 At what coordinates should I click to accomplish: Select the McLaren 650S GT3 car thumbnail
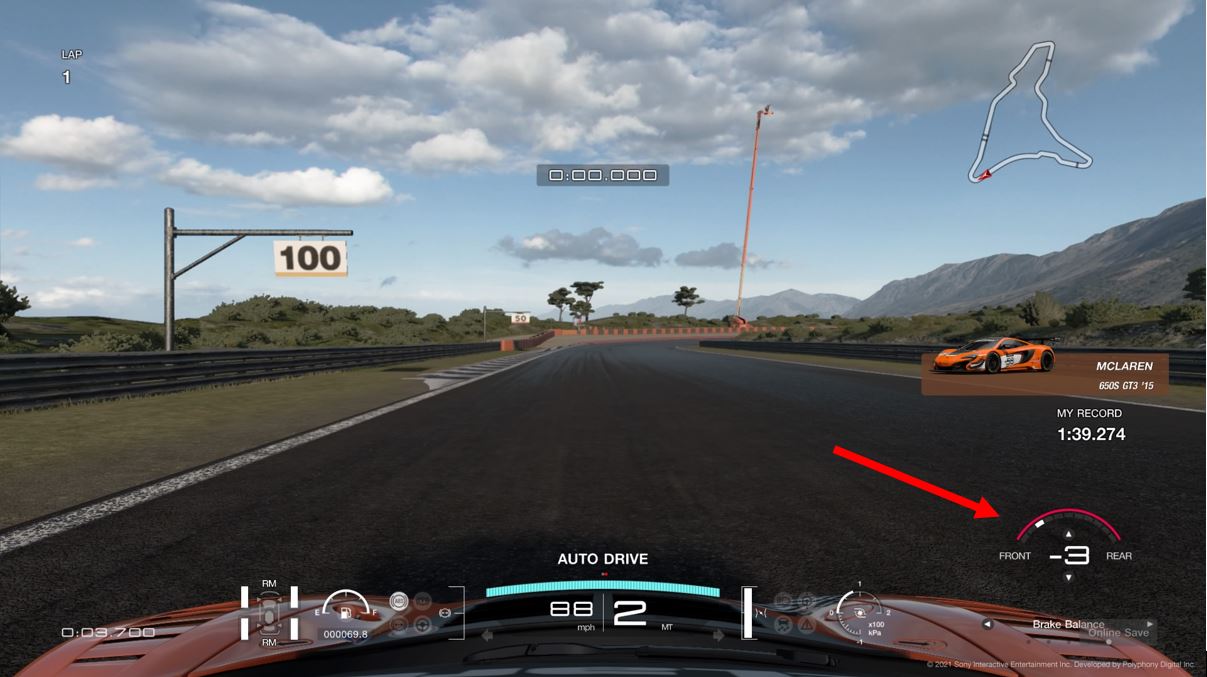pos(993,359)
